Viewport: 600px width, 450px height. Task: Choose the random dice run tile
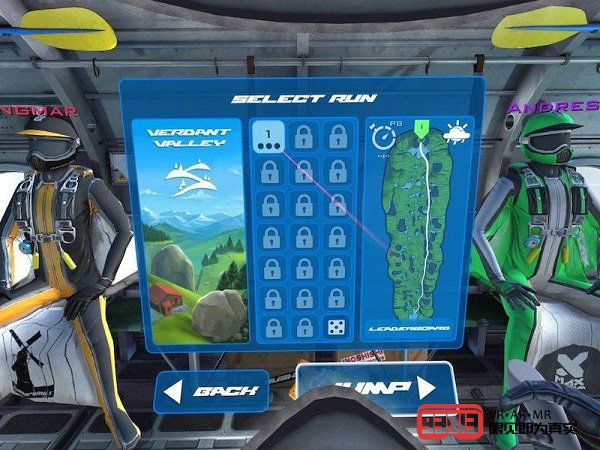(x=334, y=326)
